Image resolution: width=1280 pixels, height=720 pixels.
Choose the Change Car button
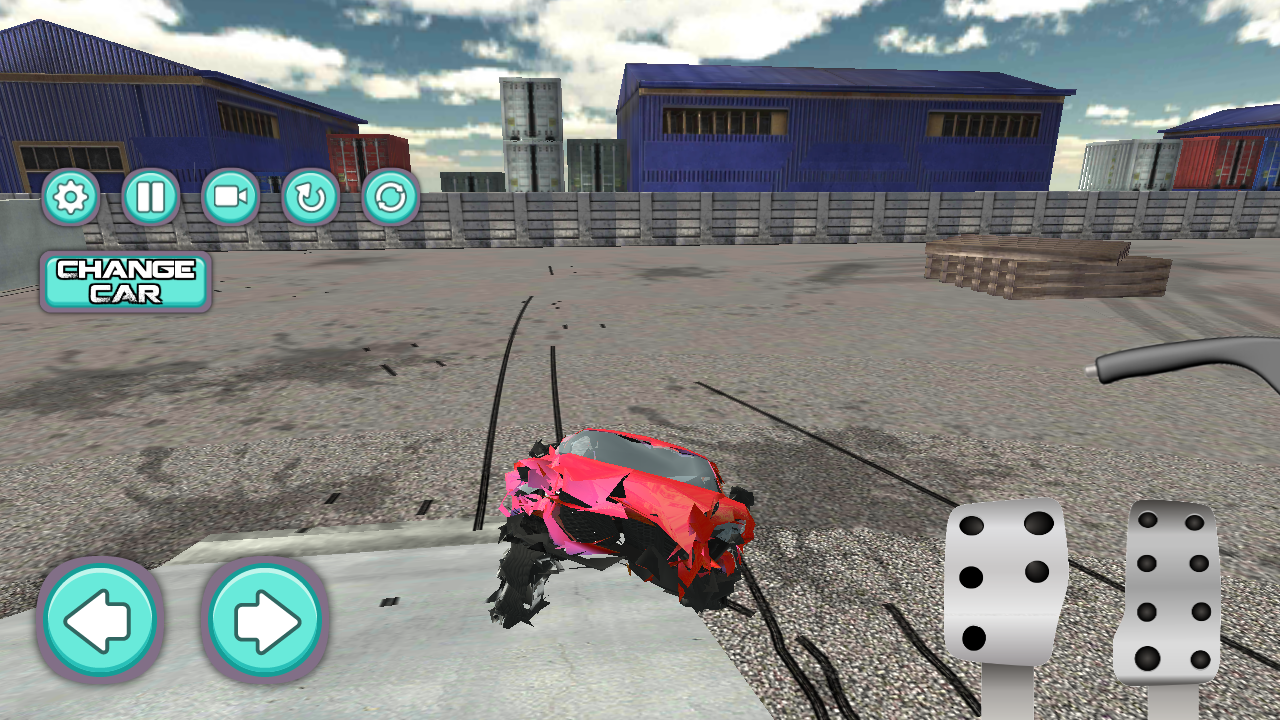point(126,282)
